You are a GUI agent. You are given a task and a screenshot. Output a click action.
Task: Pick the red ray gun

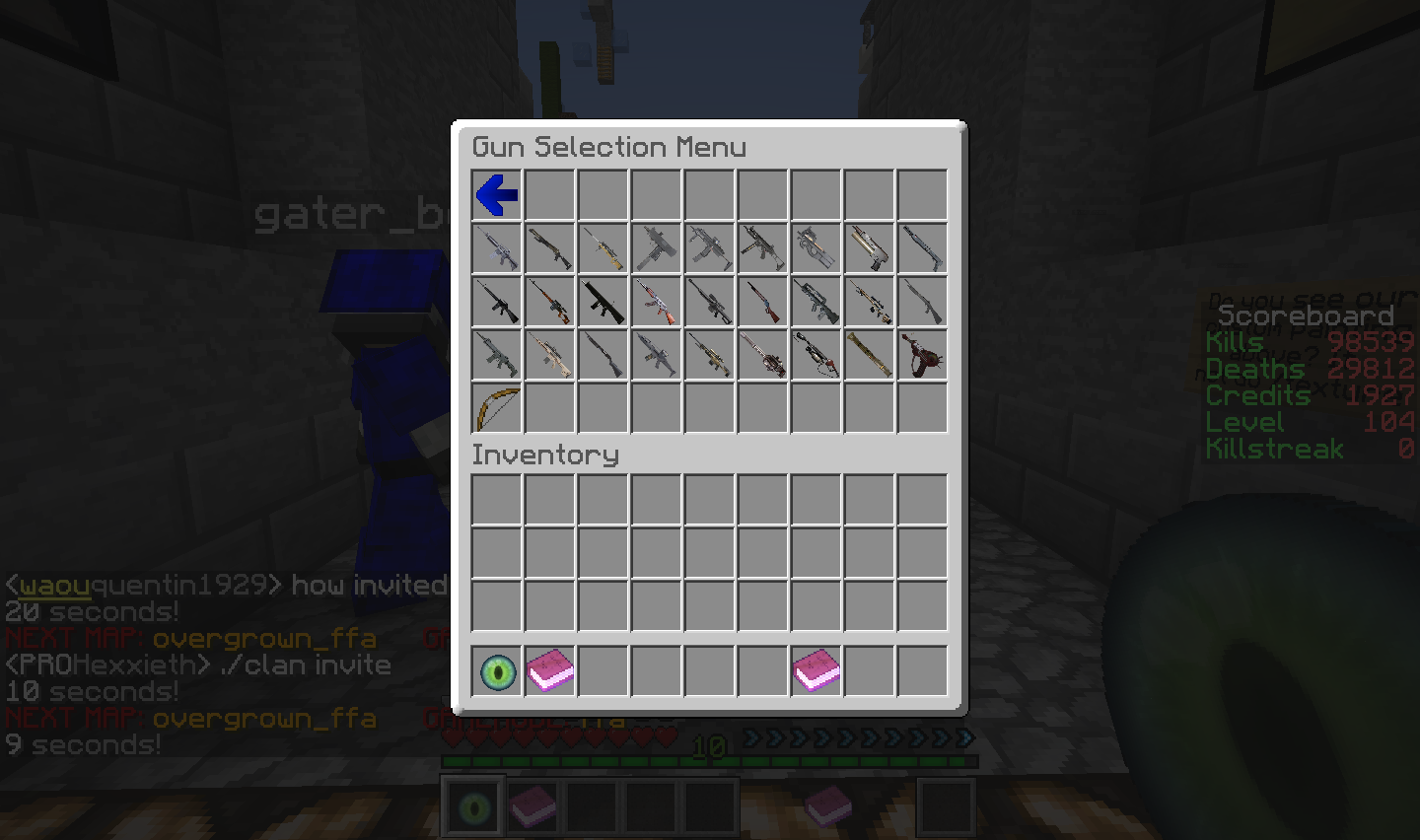pos(922,355)
